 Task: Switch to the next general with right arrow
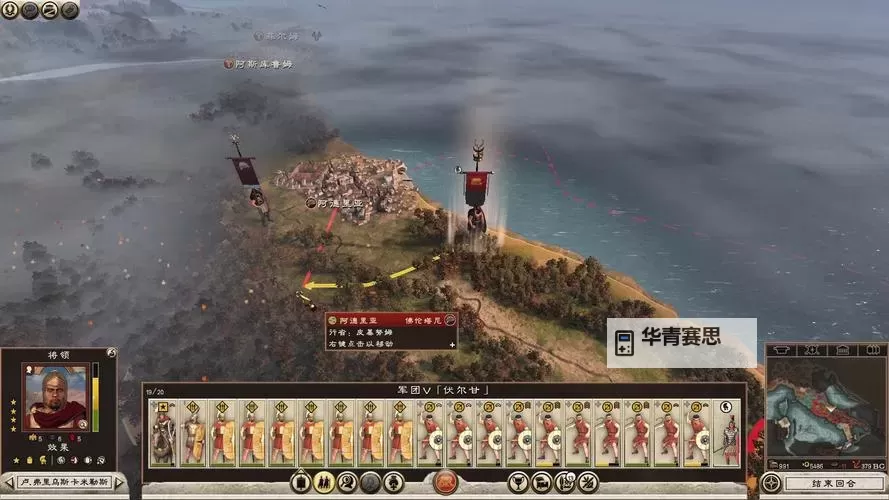[120, 483]
